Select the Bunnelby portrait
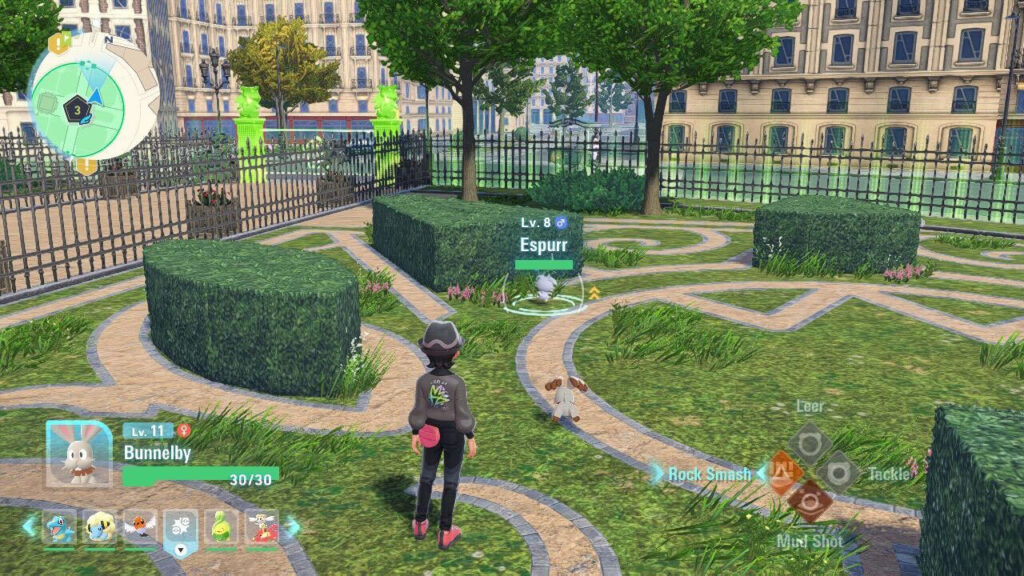 (78, 452)
